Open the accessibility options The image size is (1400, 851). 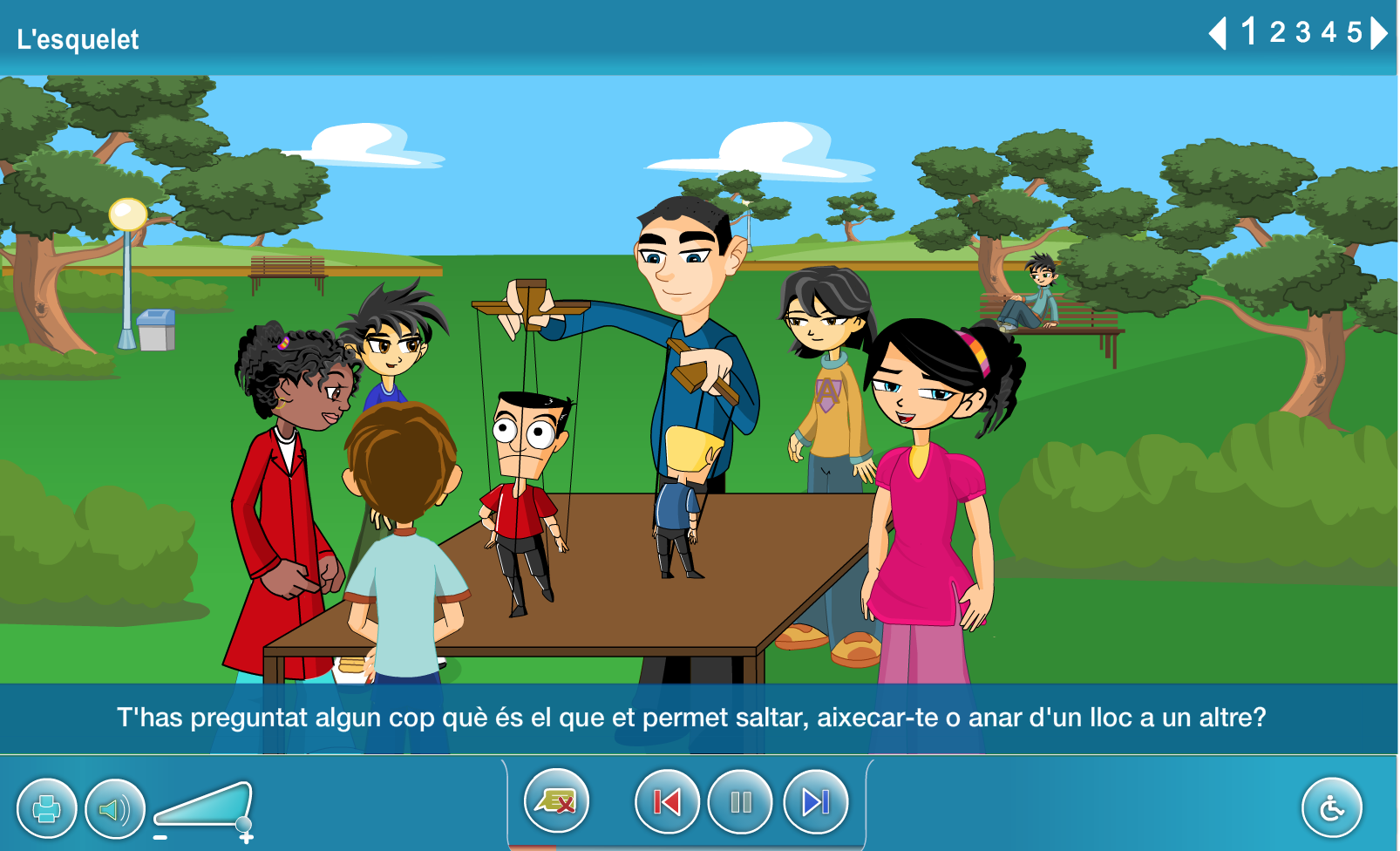coord(1331,808)
